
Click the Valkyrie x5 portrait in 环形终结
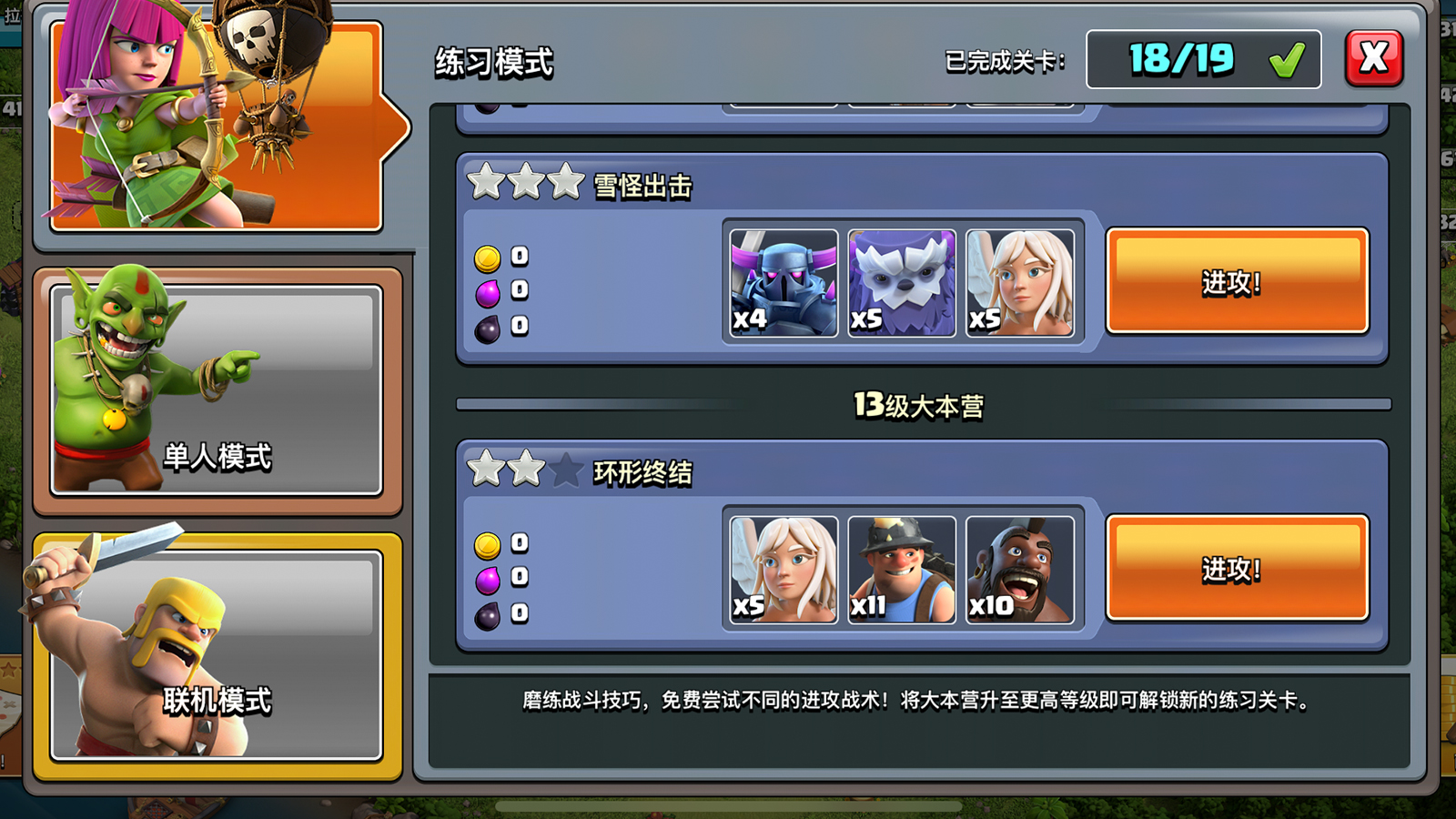tap(781, 567)
